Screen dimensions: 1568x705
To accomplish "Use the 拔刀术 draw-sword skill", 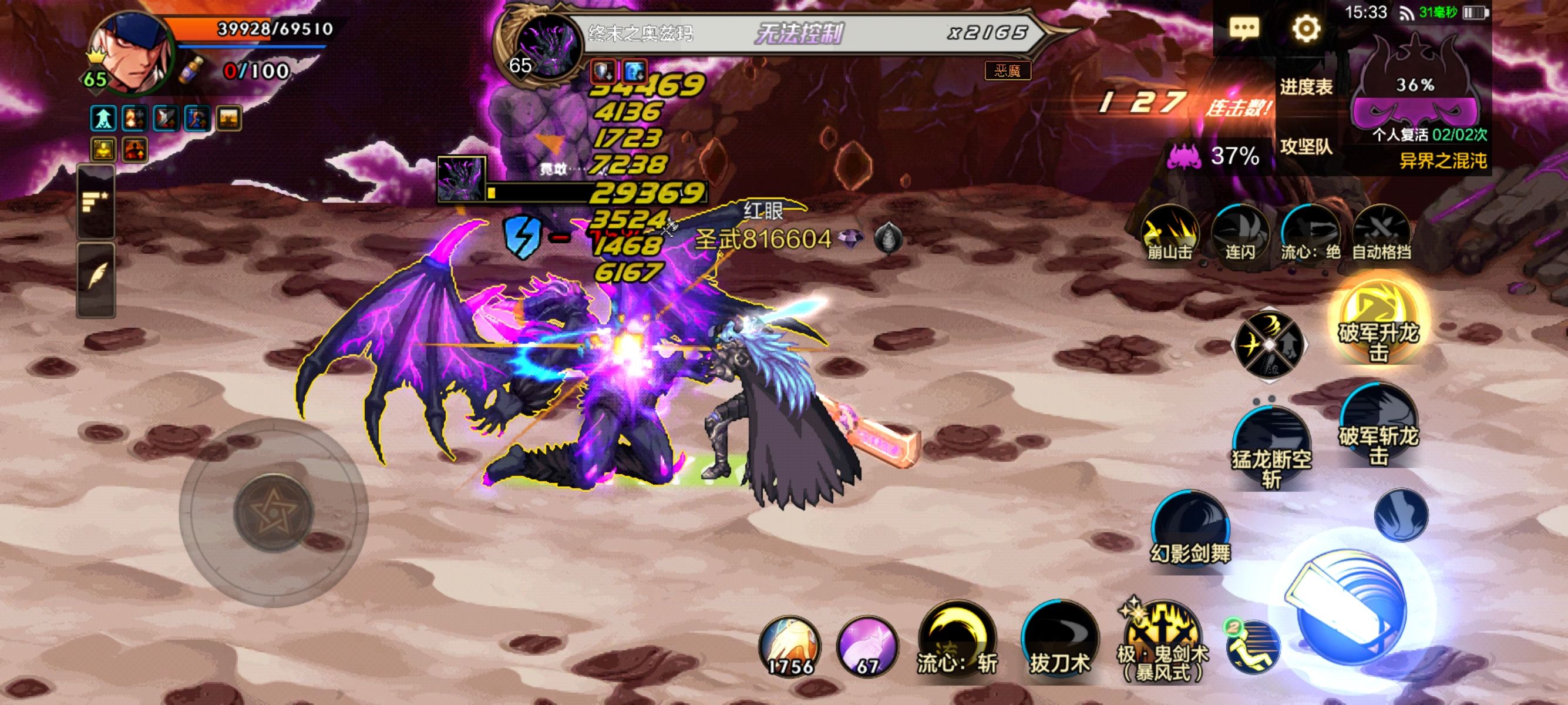I will click(x=1060, y=639).
